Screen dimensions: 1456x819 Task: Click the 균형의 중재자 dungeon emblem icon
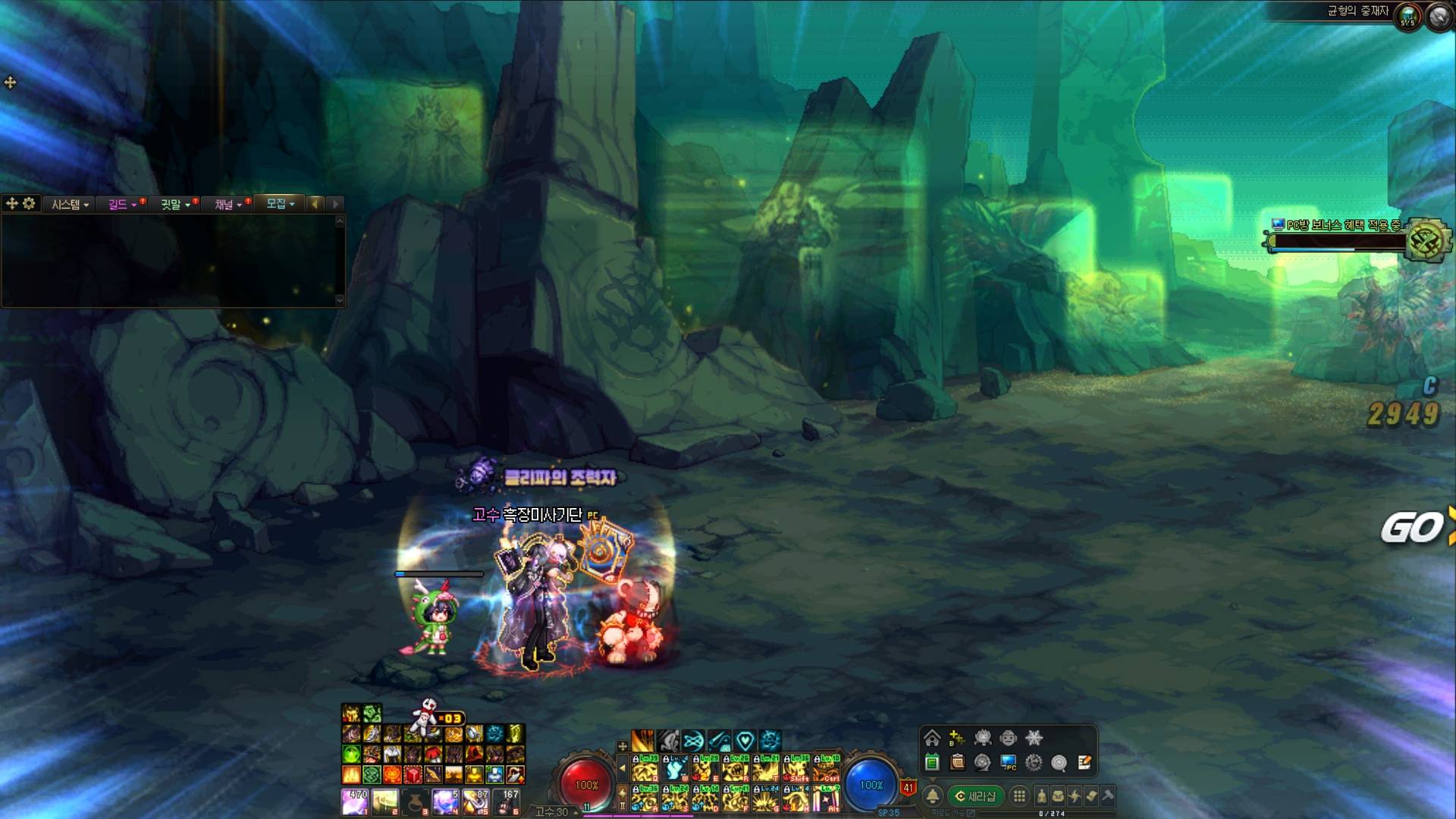pyautogui.click(x=1407, y=17)
